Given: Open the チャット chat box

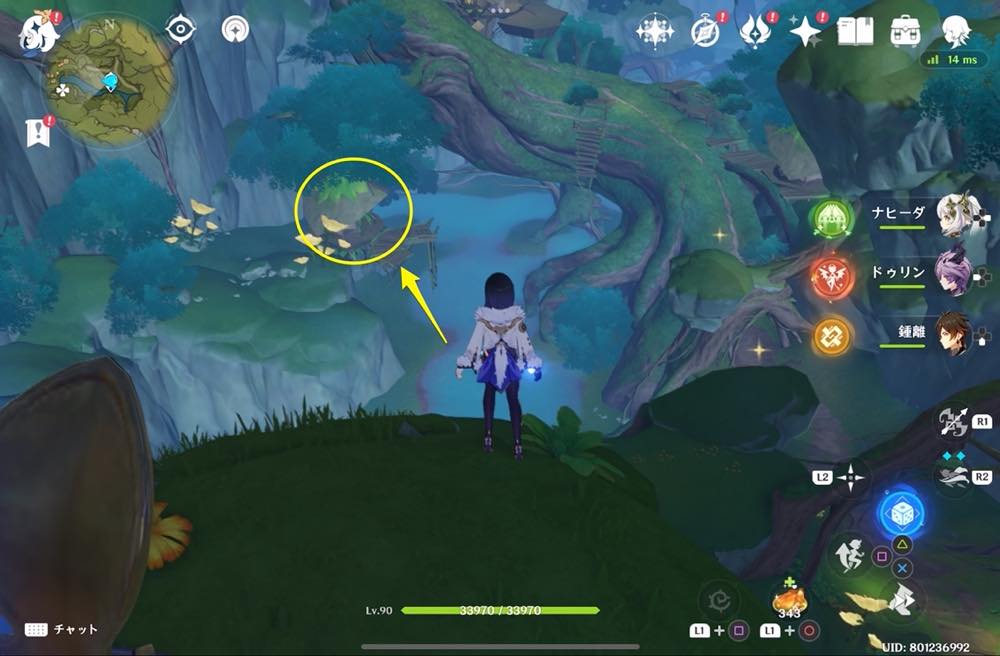Looking at the screenshot, I should (x=62, y=629).
